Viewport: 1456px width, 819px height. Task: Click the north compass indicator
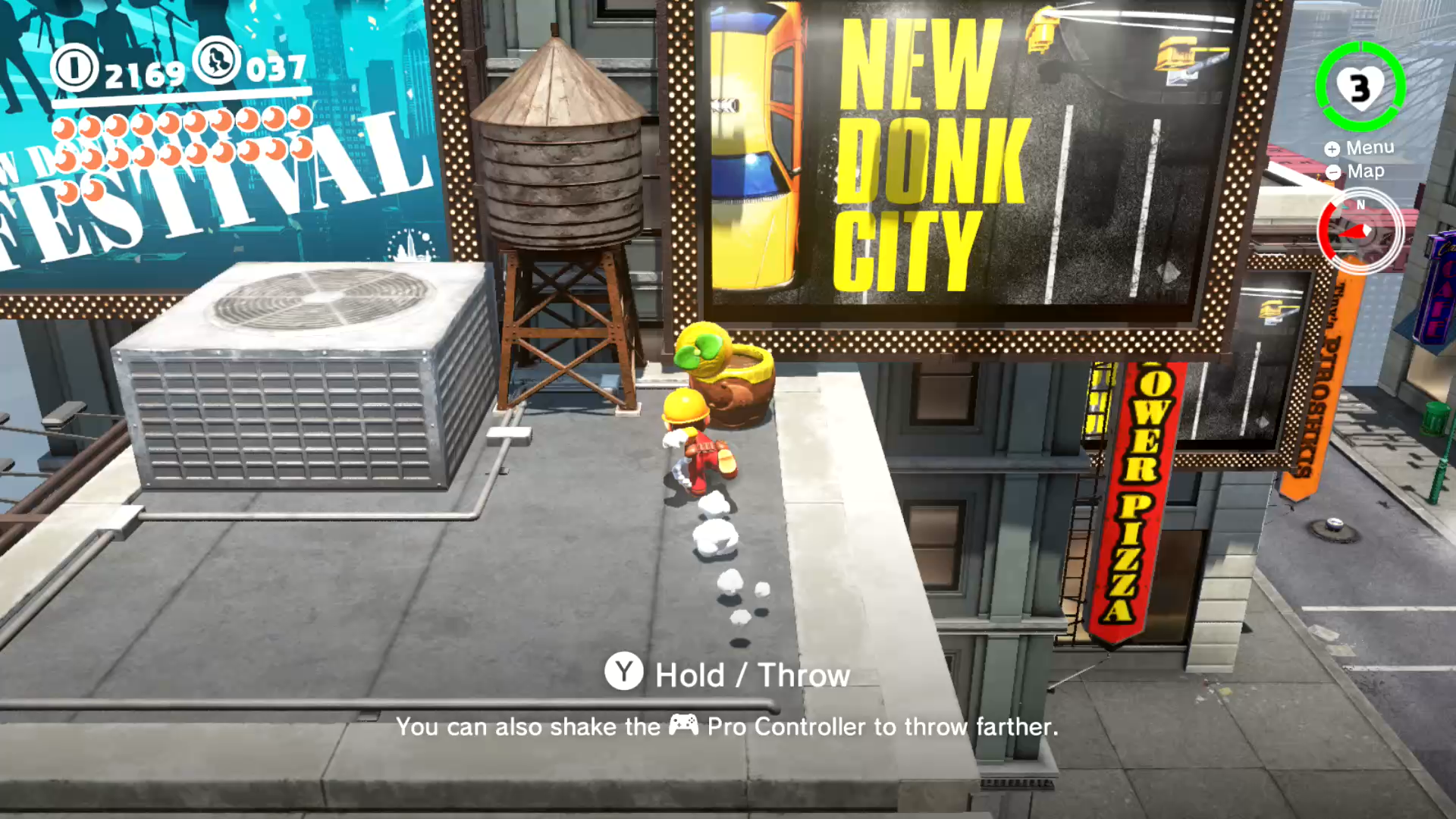[1360, 205]
